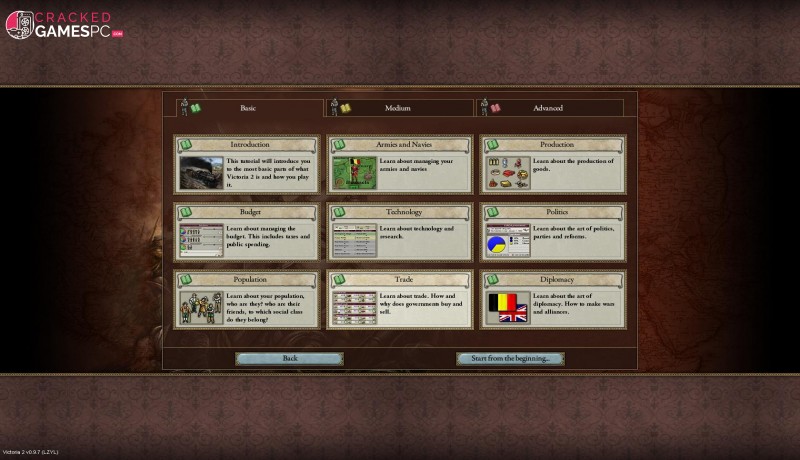
Task: Select the Armies and Navies tutorial
Action: click(x=400, y=165)
